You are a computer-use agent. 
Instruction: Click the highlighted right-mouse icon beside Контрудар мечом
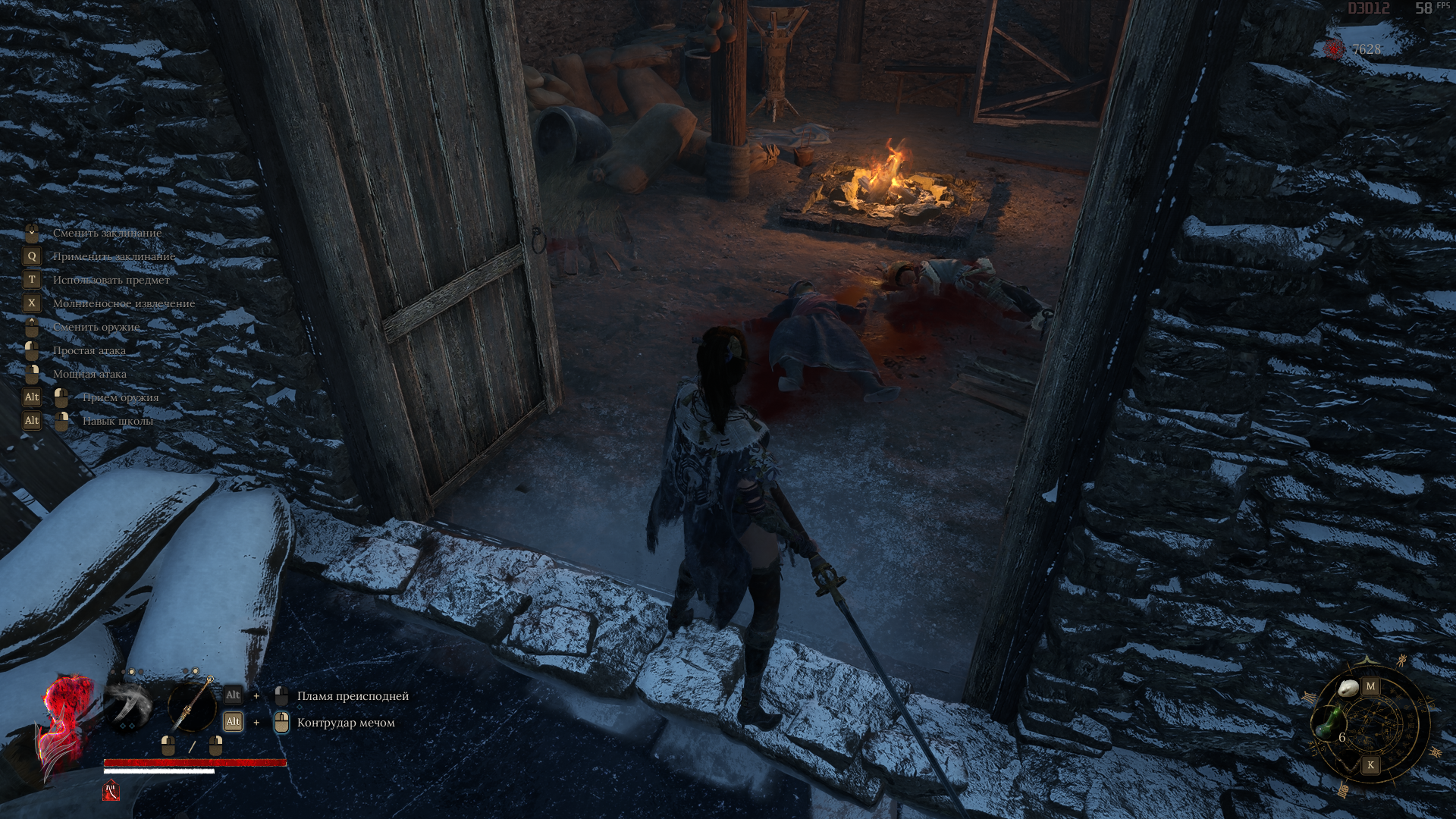[281, 723]
